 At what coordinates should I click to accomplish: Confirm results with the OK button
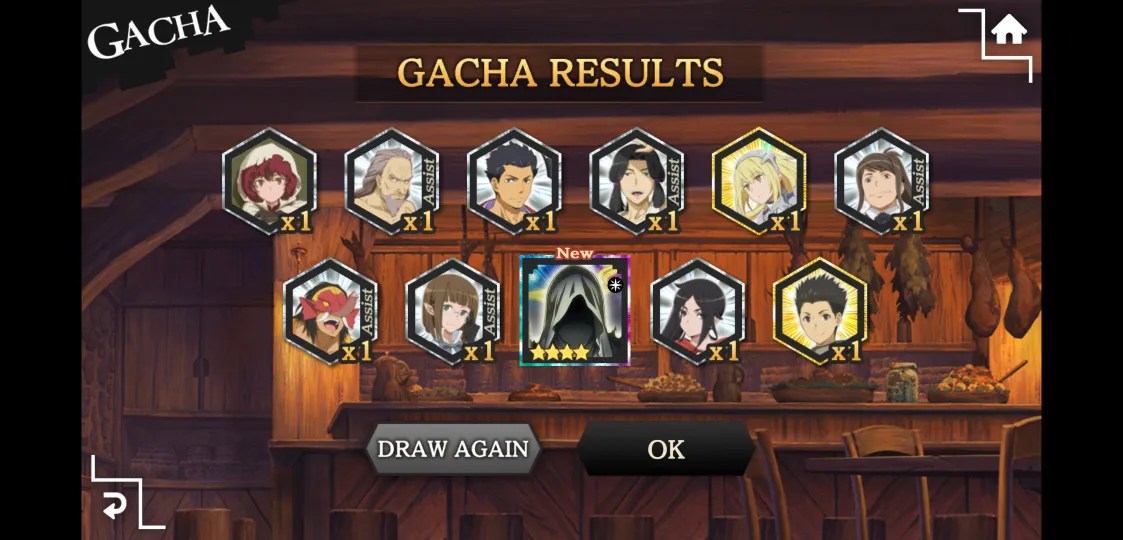coord(666,449)
